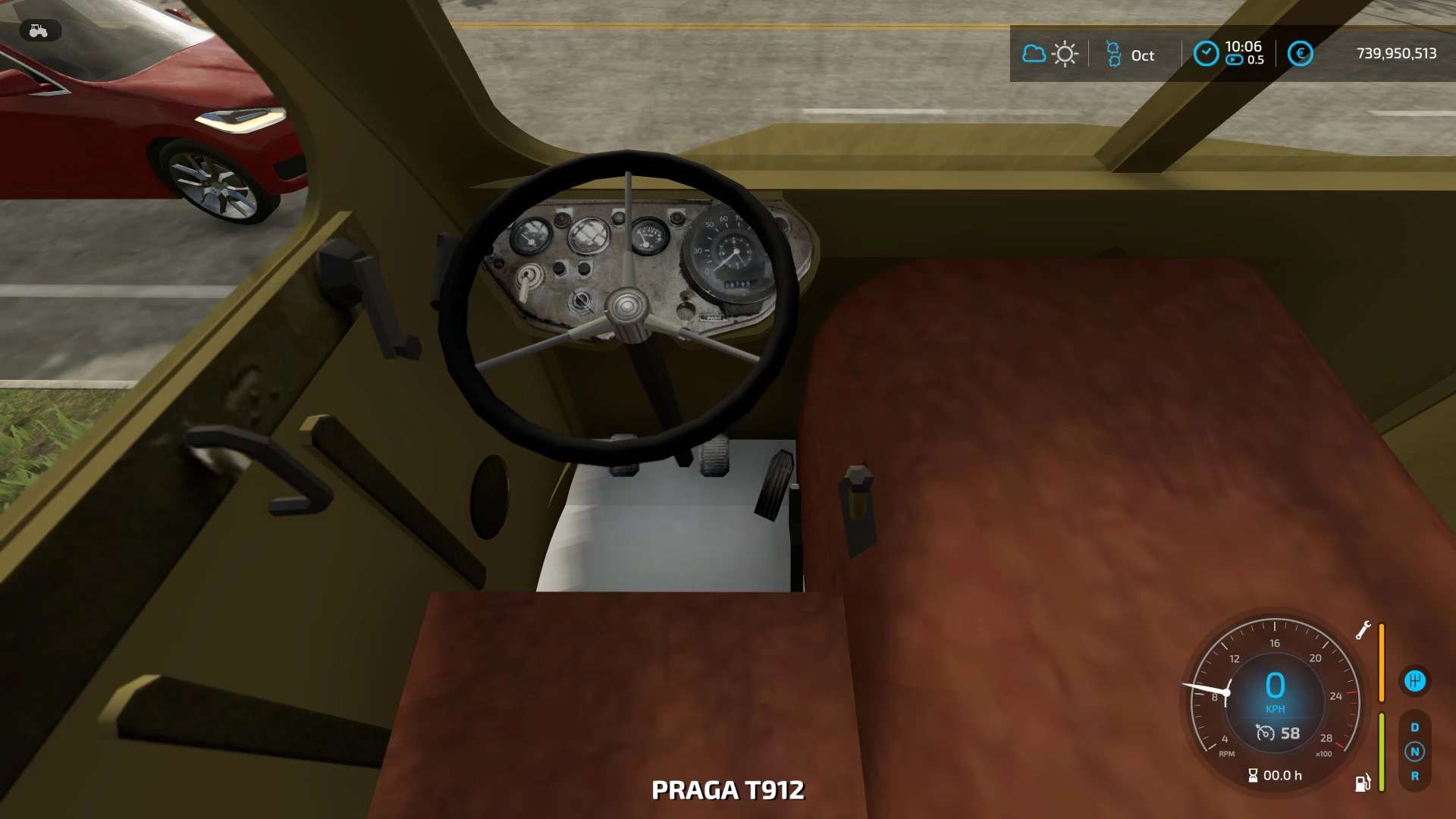The height and width of the screenshot is (819, 1456).
Task: Switch to reverse gear R
Action: 1414,776
